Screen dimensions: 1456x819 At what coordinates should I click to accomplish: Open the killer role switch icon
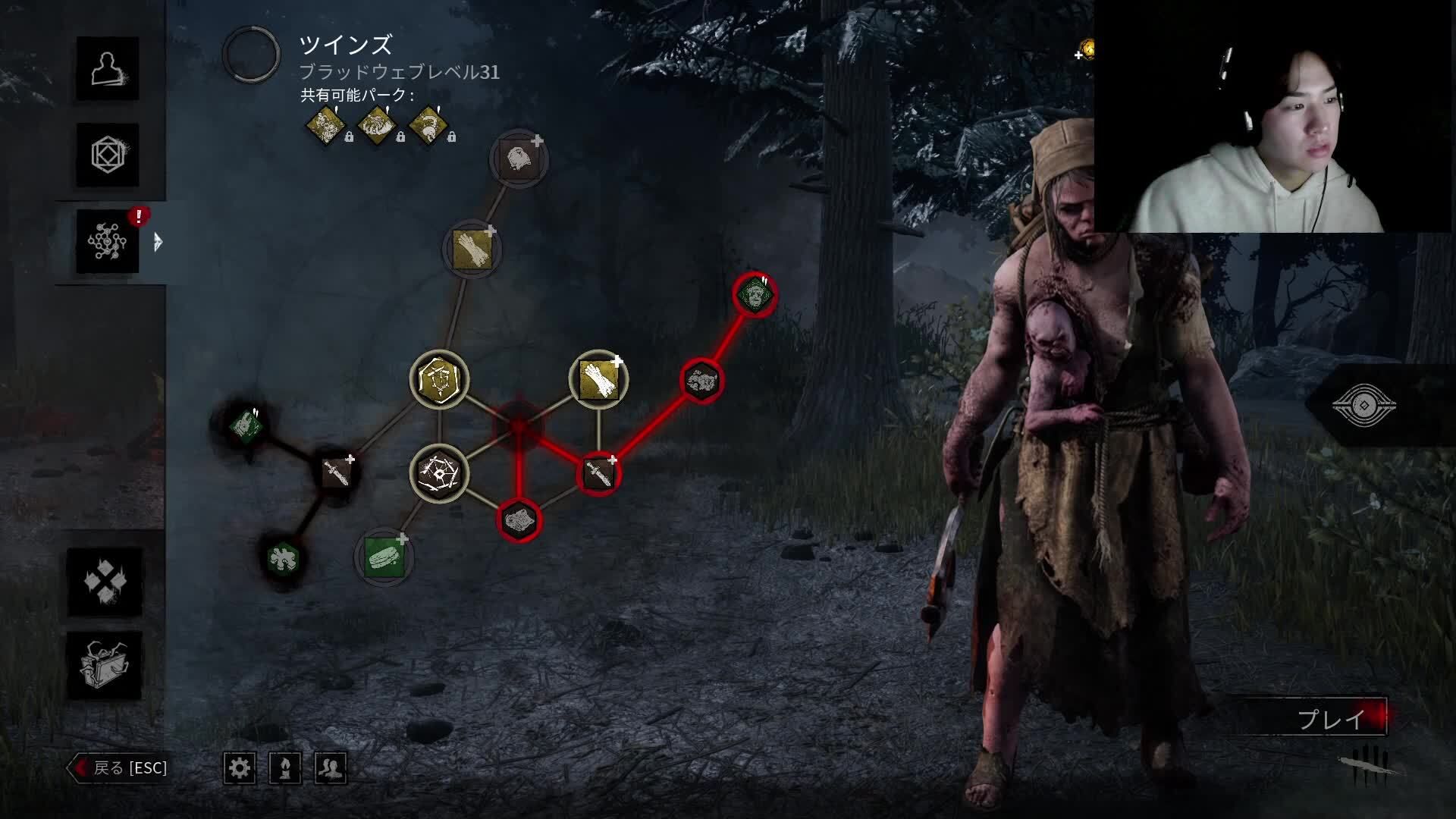click(x=1363, y=406)
